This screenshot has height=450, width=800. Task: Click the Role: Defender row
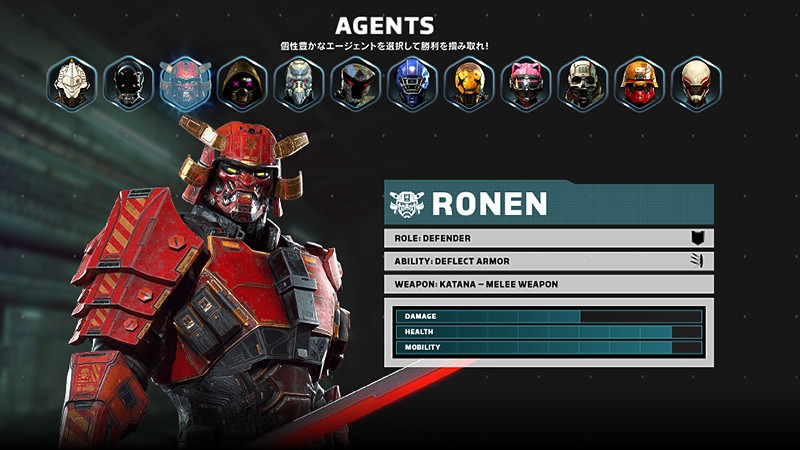(548, 238)
